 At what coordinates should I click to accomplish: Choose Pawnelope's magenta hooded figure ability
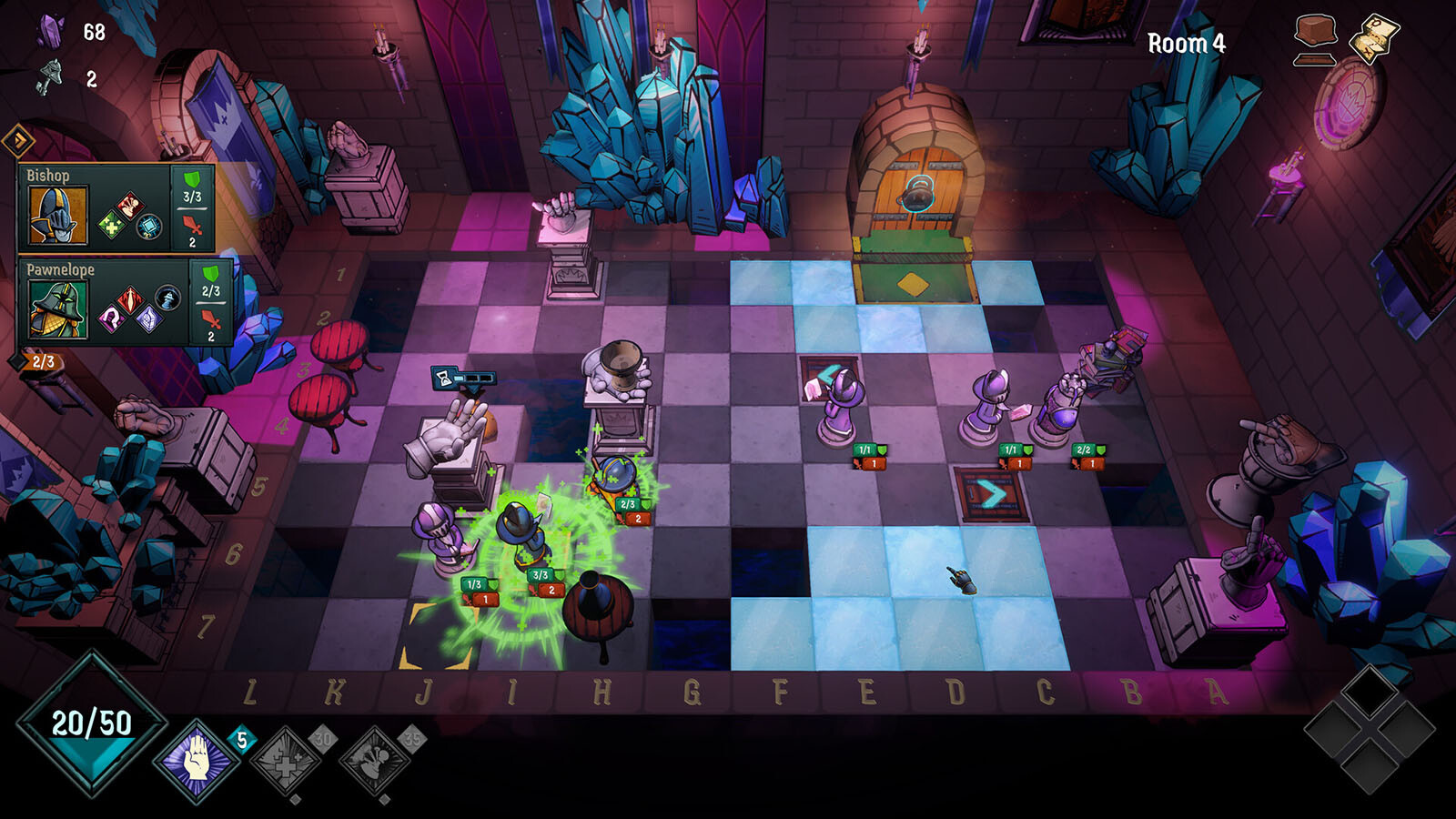pyautogui.click(x=112, y=318)
